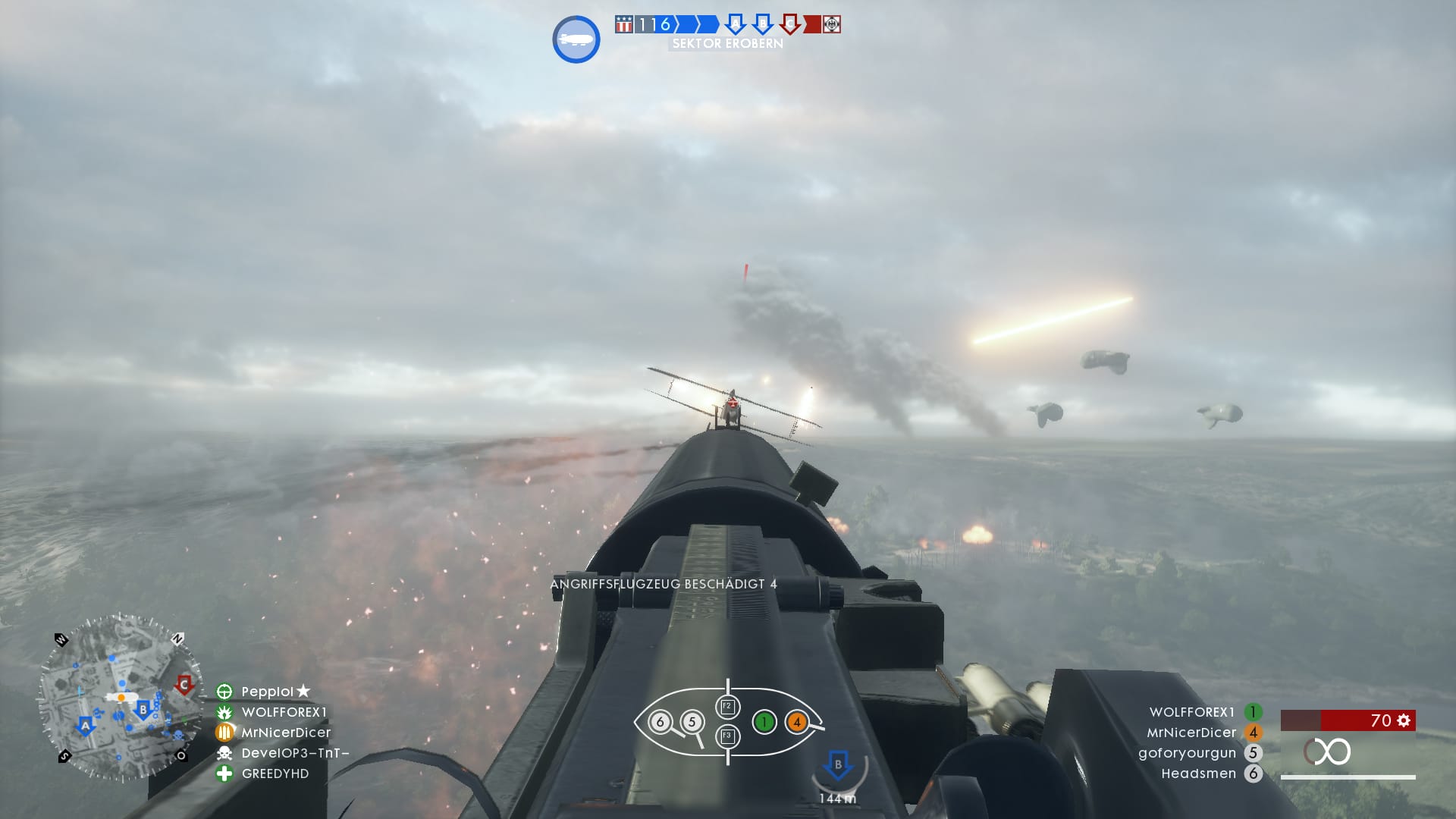Click the US team flag icon
Screen dimensions: 1456x819
click(x=623, y=24)
